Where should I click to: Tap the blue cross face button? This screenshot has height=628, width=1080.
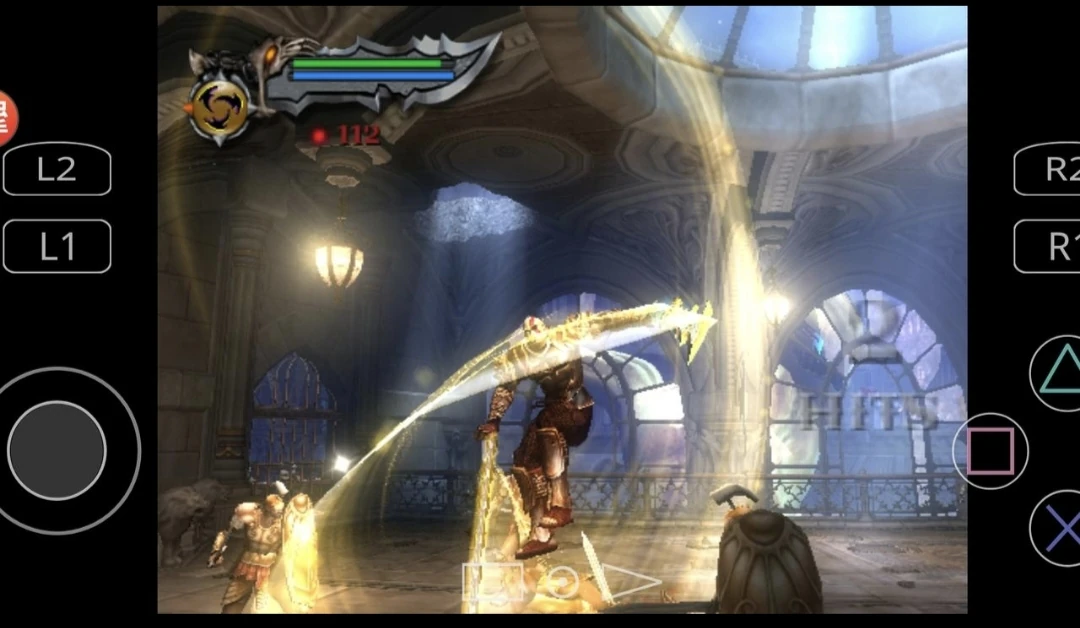click(1059, 529)
